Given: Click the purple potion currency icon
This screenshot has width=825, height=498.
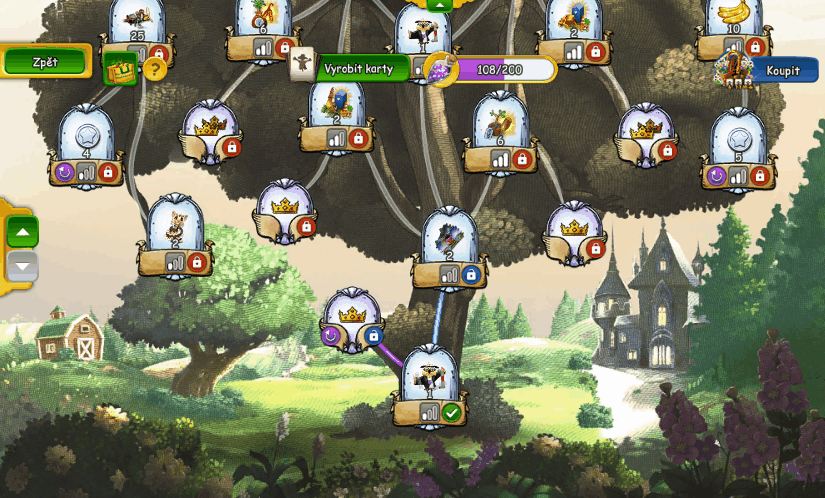Looking at the screenshot, I should click(x=439, y=70).
